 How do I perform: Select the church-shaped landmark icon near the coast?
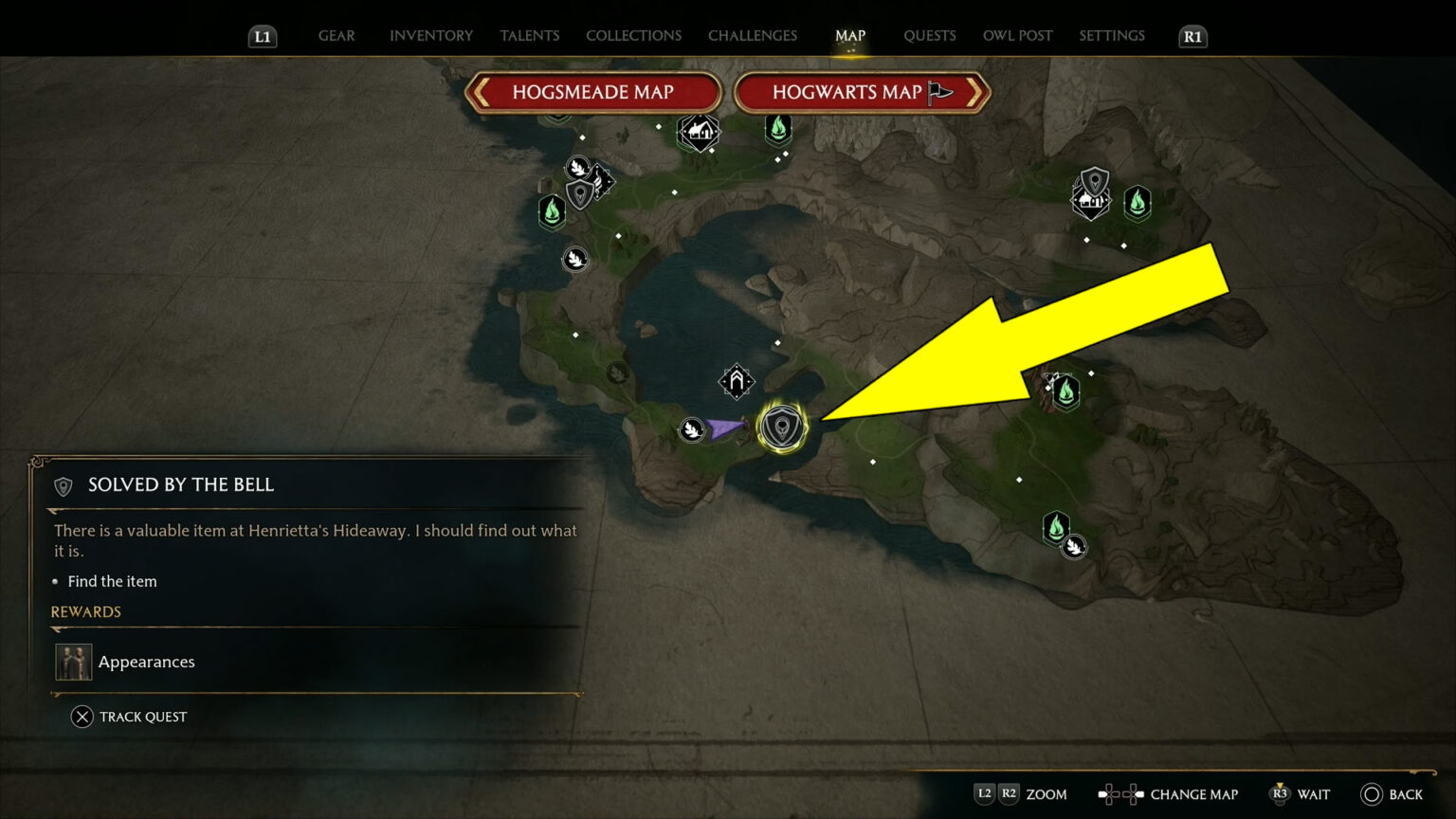735,381
